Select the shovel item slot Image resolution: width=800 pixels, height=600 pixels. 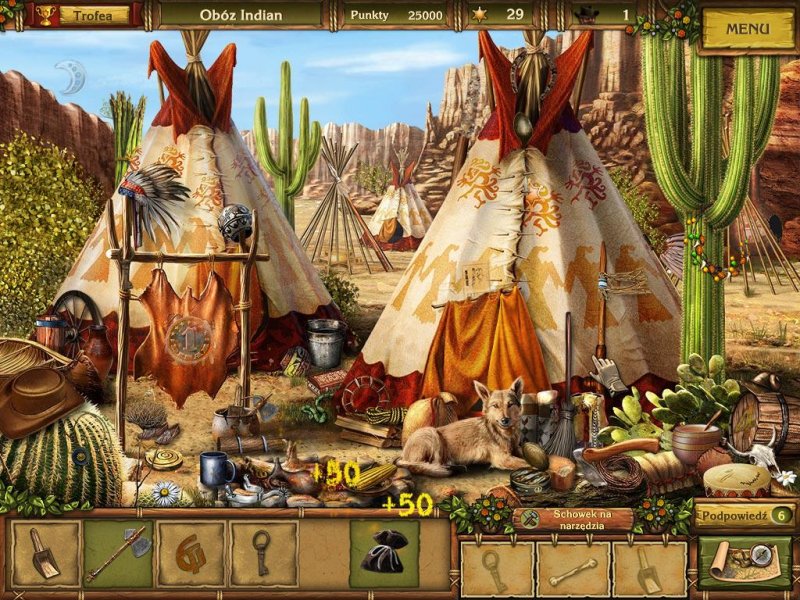tap(45, 554)
